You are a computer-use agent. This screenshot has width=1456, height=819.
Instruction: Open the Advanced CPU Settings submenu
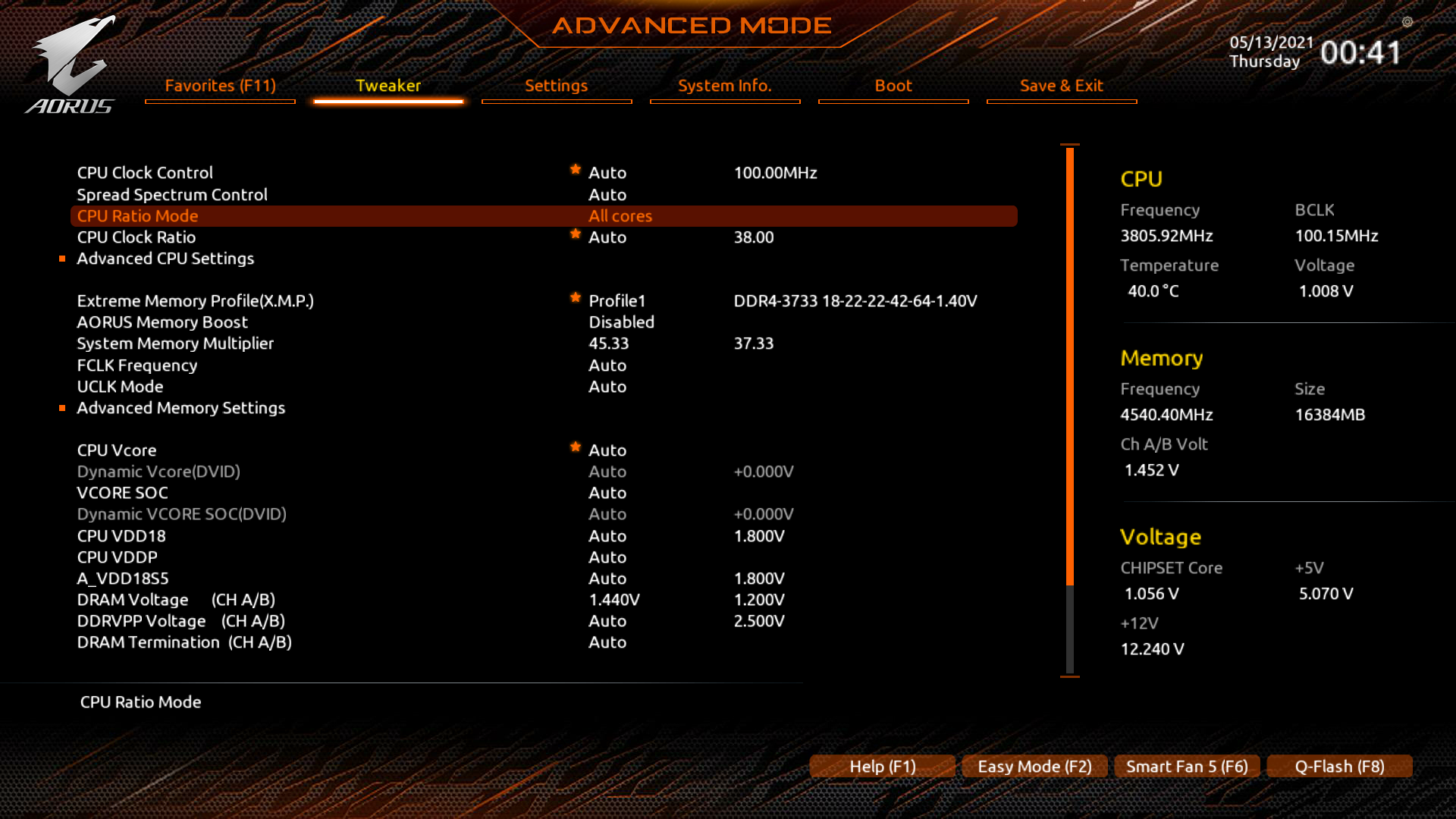tap(165, 259)
